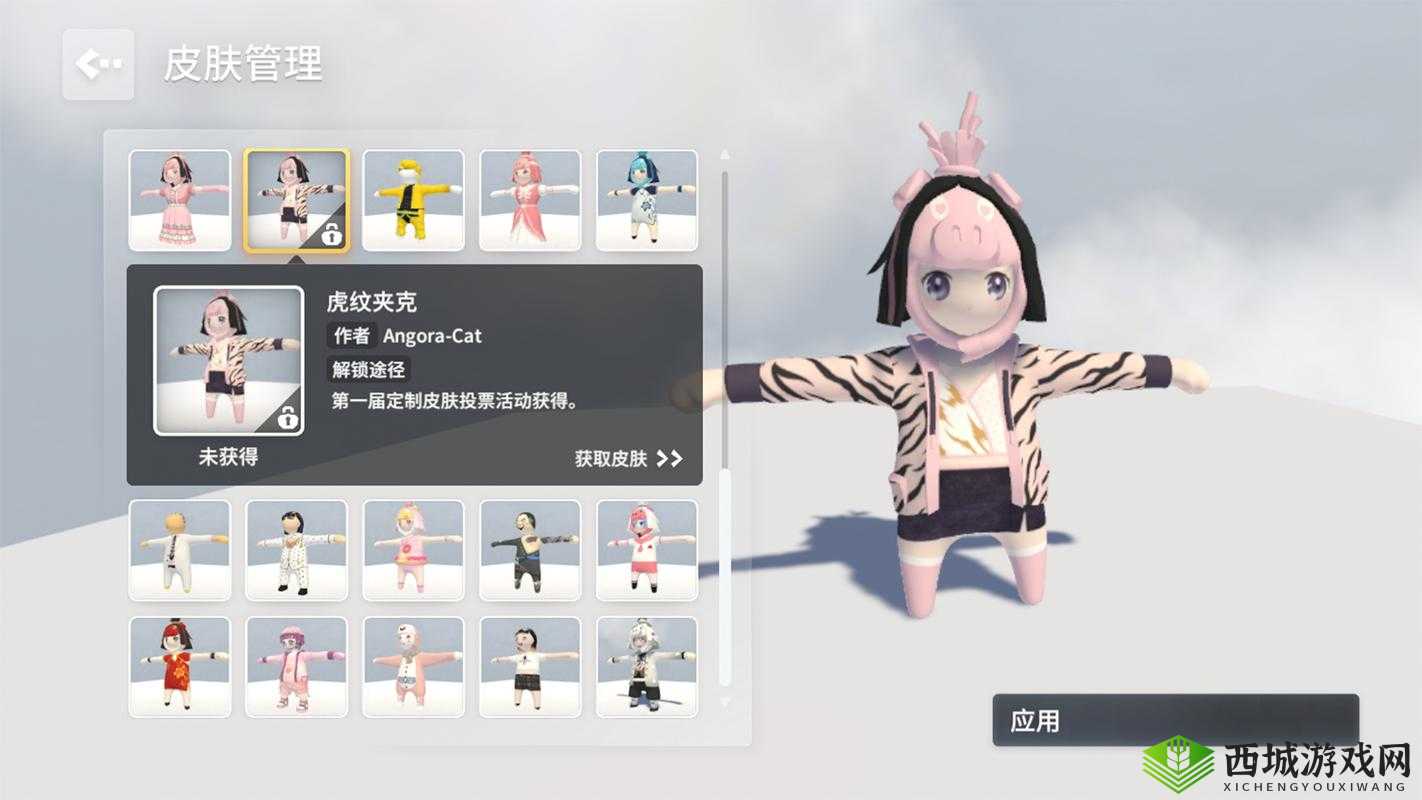
Task: Click the 虎纹夹克 preview image in the info card
Action: (x=231, y=361)
